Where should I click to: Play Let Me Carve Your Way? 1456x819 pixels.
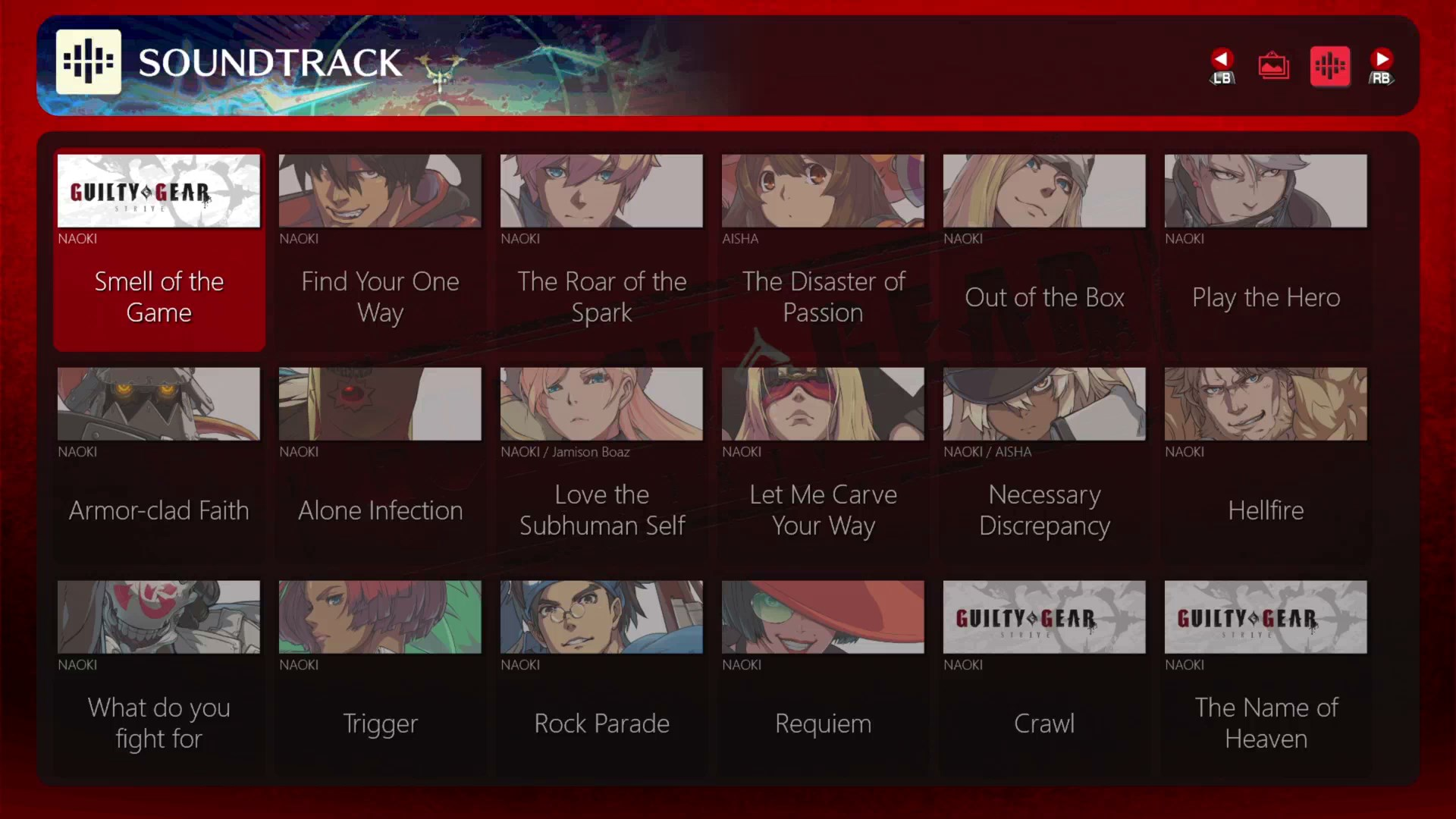tap(823, 463)
